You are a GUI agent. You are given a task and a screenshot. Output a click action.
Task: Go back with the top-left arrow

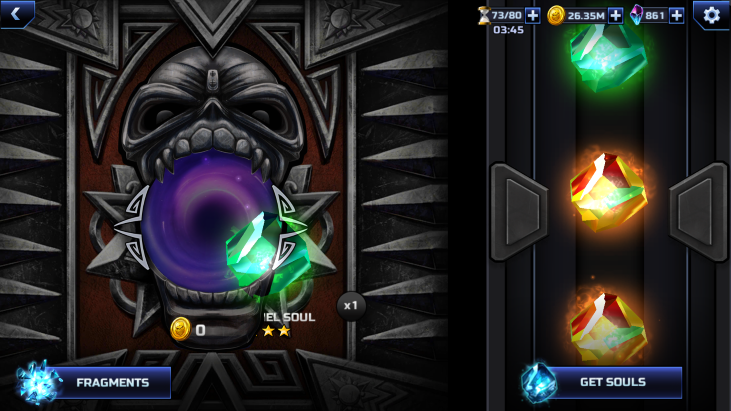tap(16, 13)
